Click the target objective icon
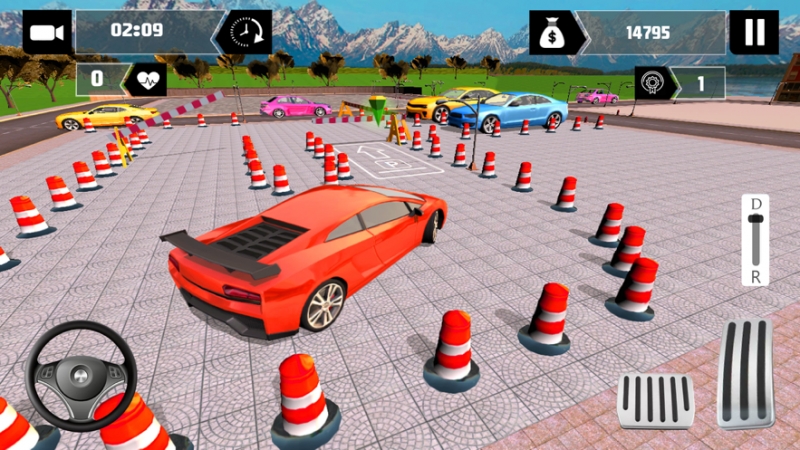The image size is (800, 450). 653,83
